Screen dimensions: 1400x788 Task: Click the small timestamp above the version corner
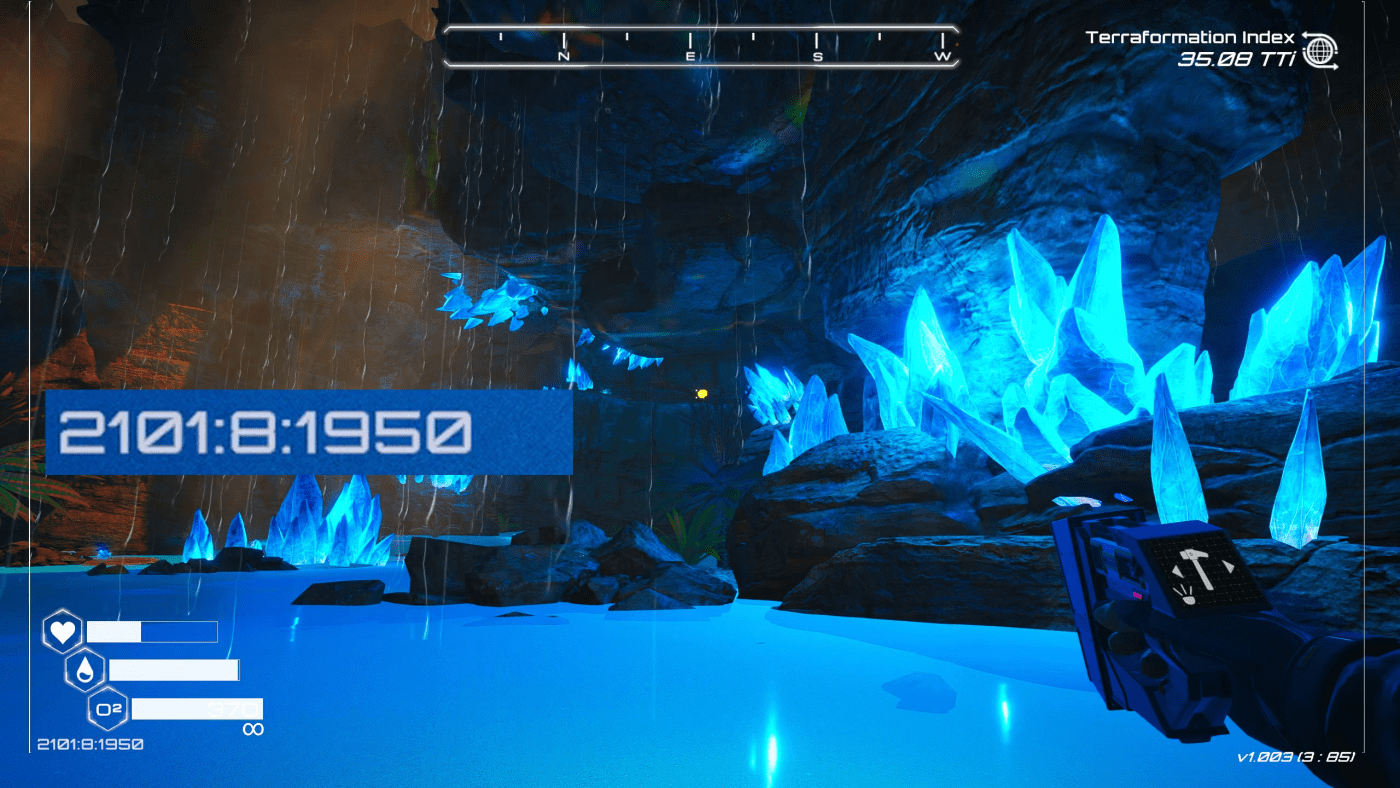pyautogui.click(x=90, y=744)
